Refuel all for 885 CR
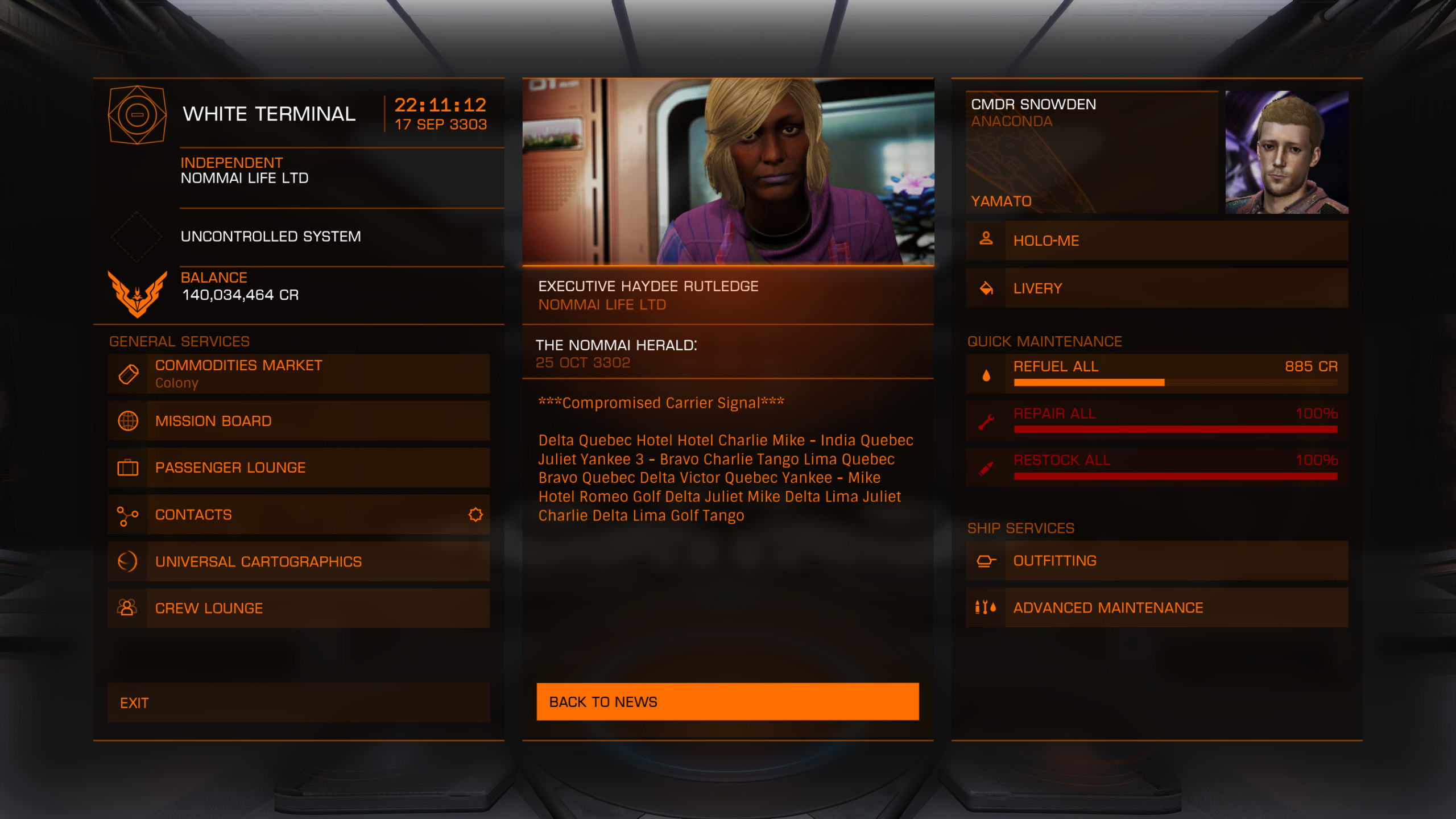The width and height of the screenshot is (1456, 819). pos(1157,373)
